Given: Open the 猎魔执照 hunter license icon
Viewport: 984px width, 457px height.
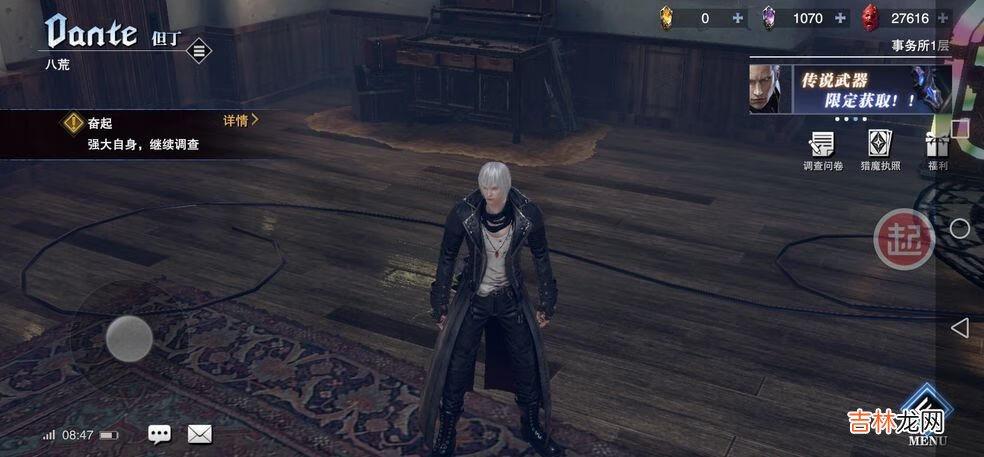Looking at the screenshot, I should click(880, 148).
